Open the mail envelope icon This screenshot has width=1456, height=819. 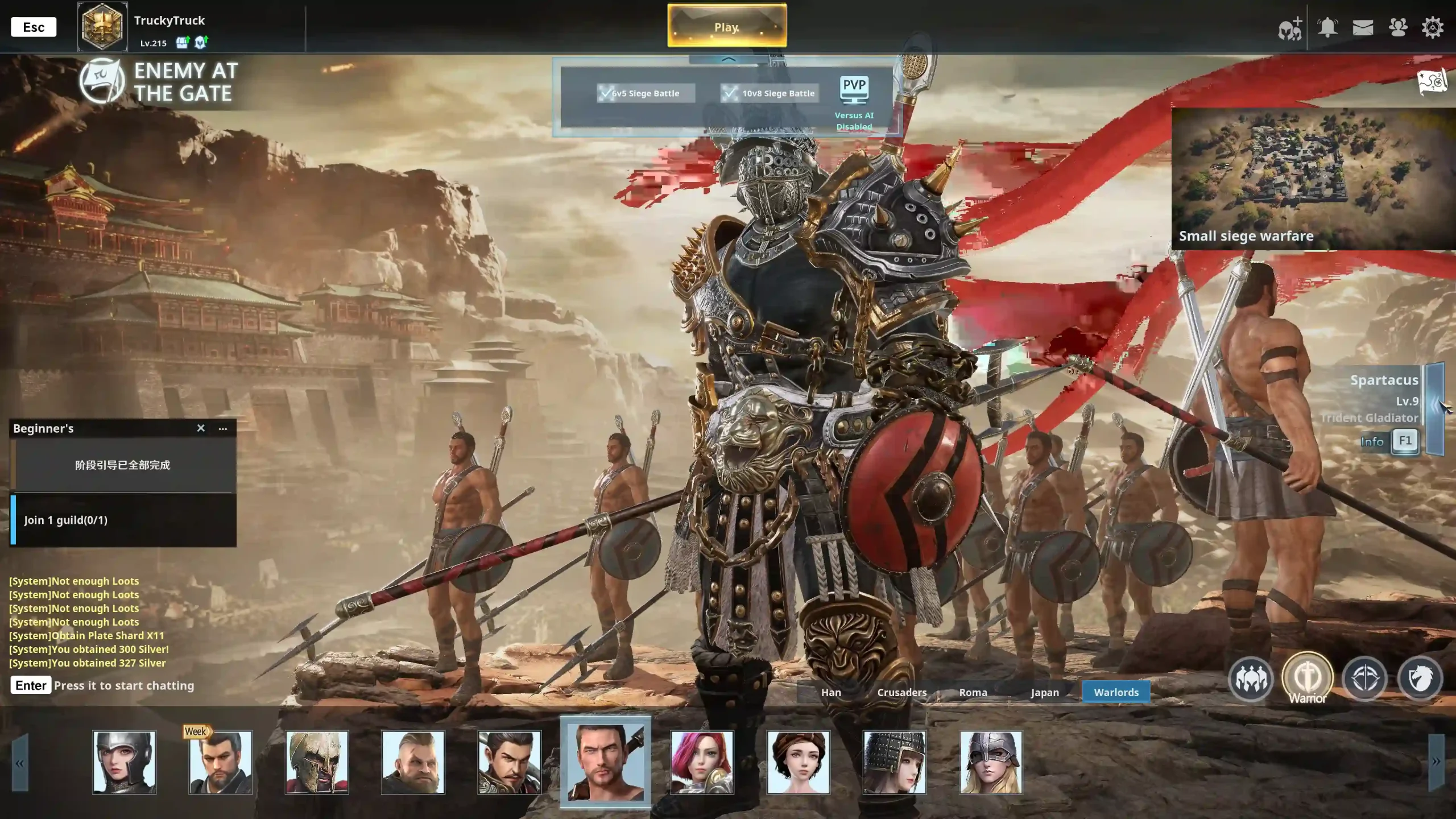coord(1363,27)
